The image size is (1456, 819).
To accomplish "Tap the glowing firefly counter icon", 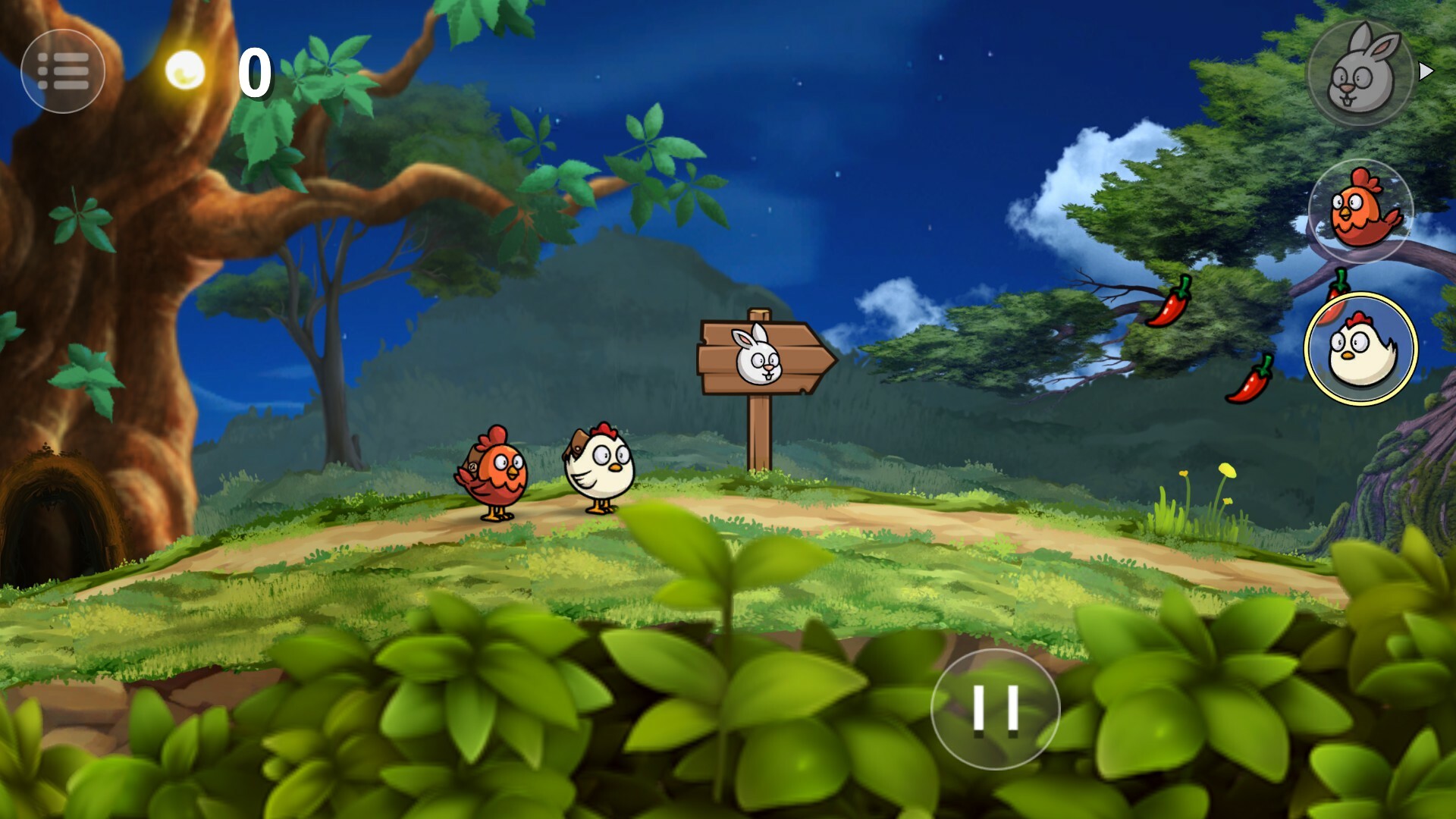I will tap(184, 70).
